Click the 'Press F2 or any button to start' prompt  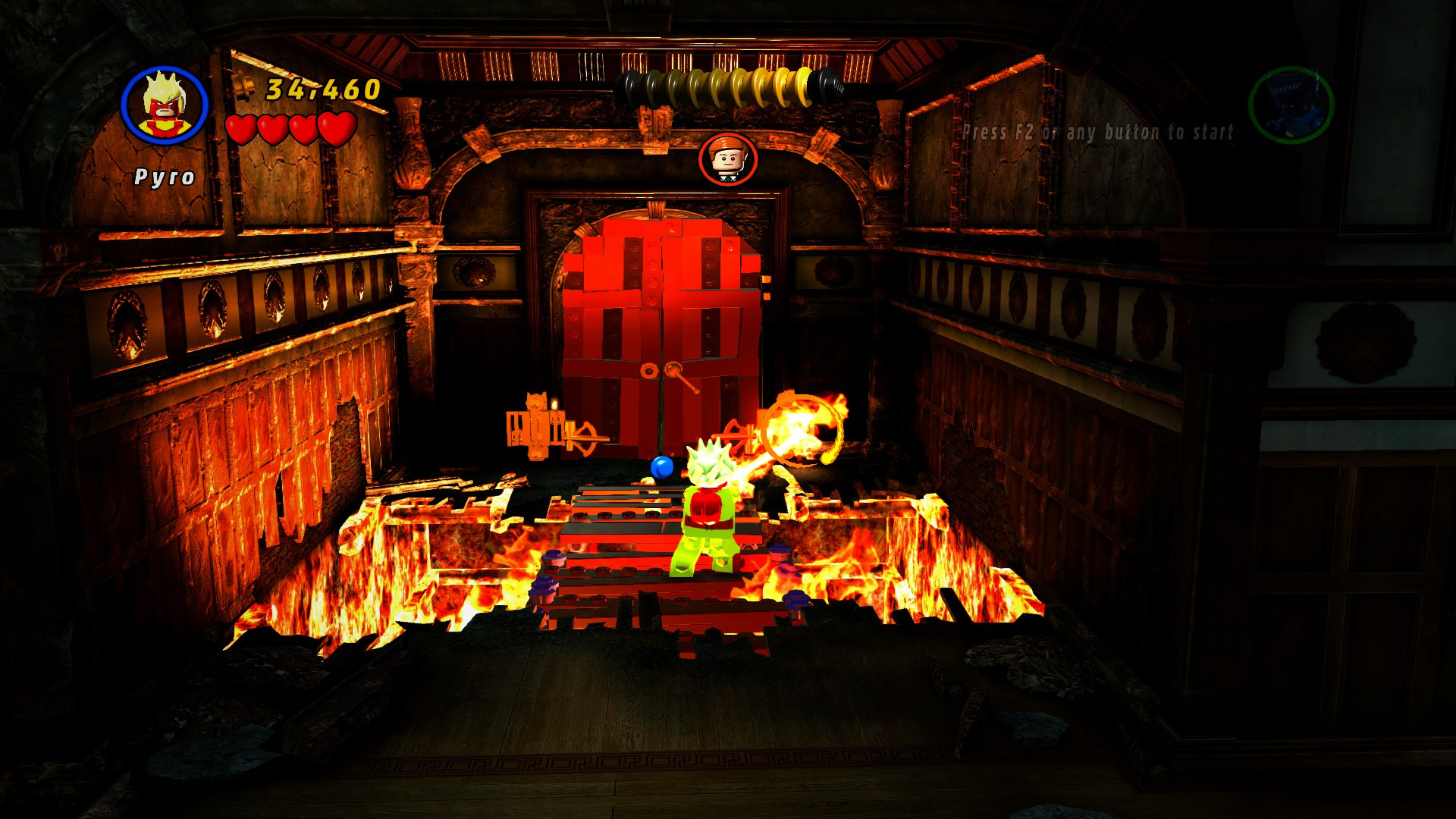point(1098,130)
